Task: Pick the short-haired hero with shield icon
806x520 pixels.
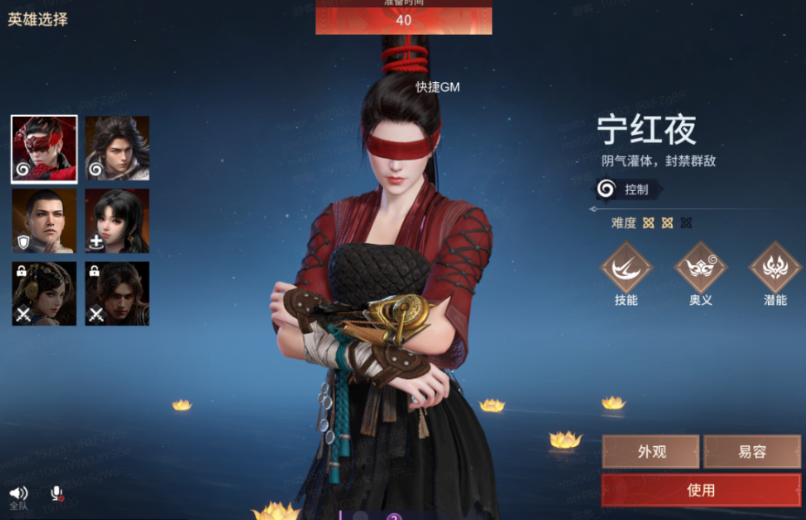Action: point(44,221)
